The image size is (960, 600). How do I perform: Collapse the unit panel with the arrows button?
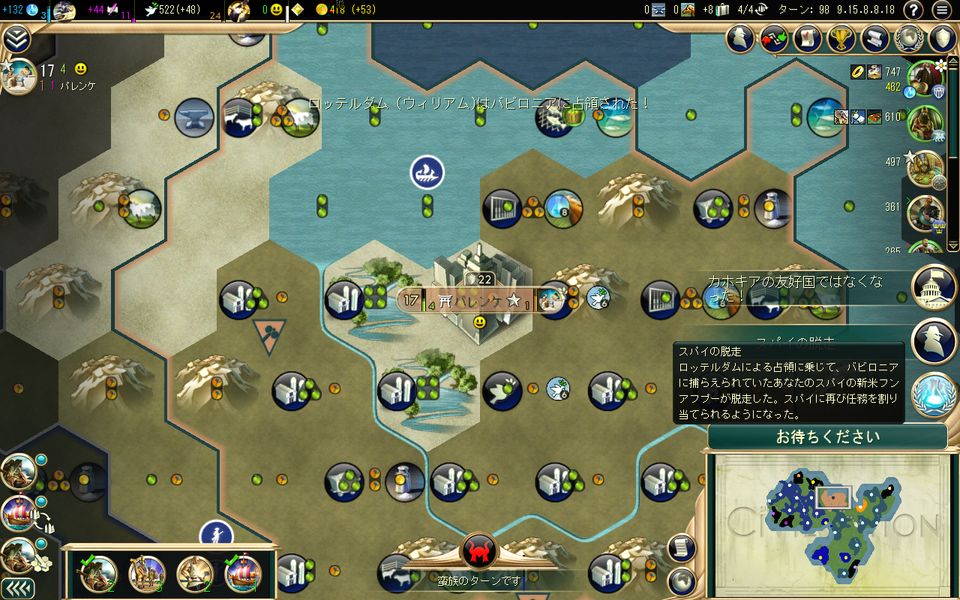17,588
